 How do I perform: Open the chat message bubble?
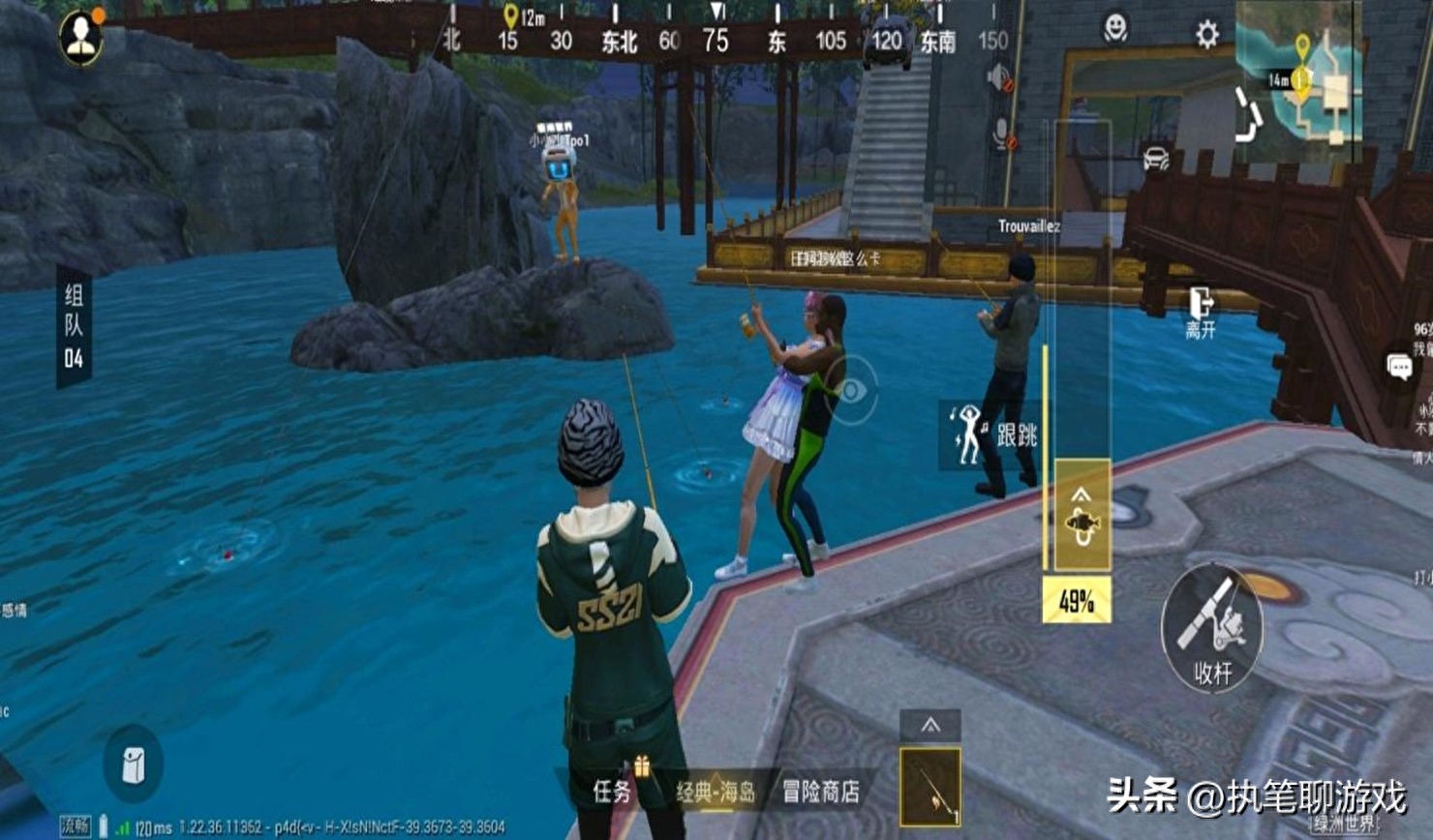pos(1398,367)
